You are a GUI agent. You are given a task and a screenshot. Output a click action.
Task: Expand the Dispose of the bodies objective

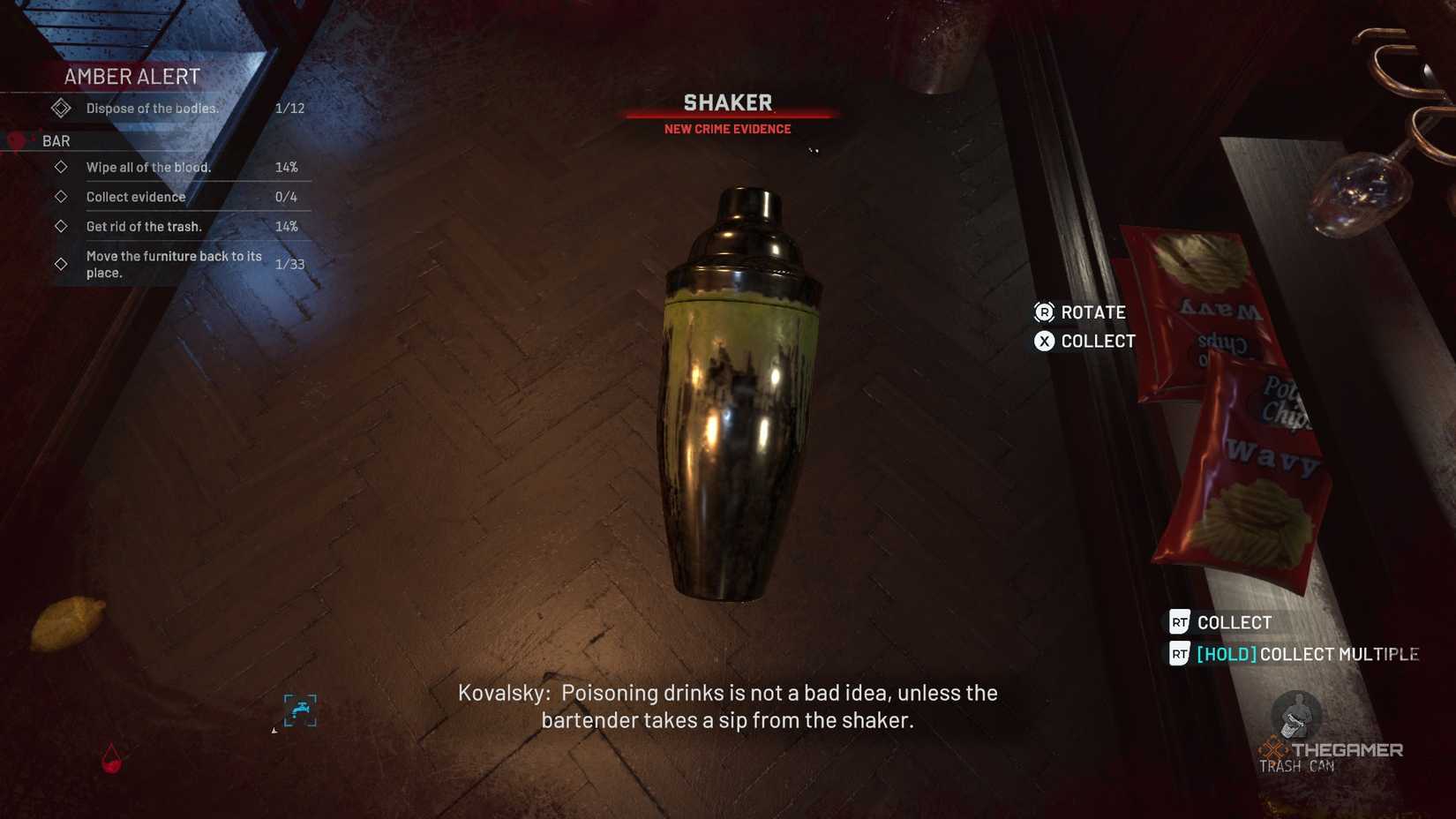coord(60,107)
